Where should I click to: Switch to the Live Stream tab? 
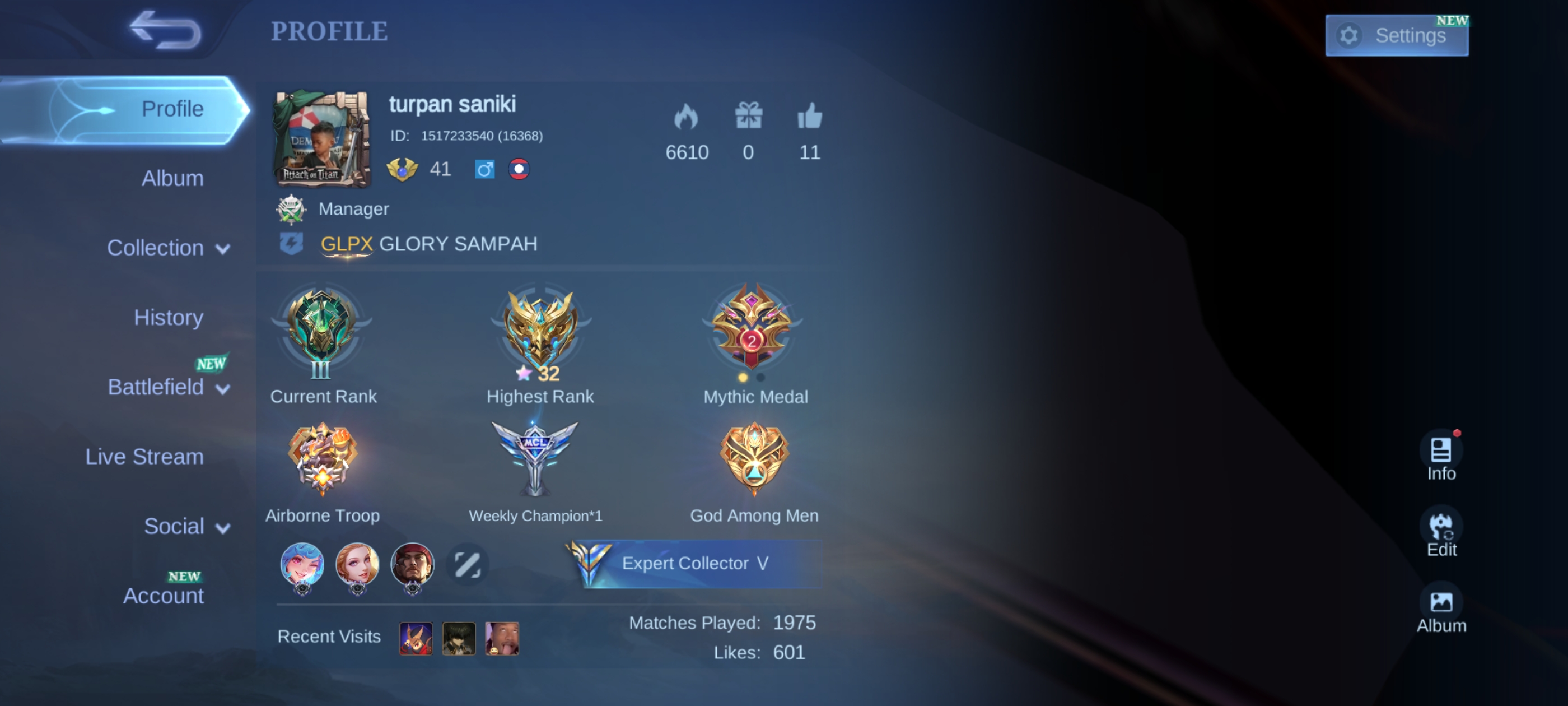tap(144, 456)
